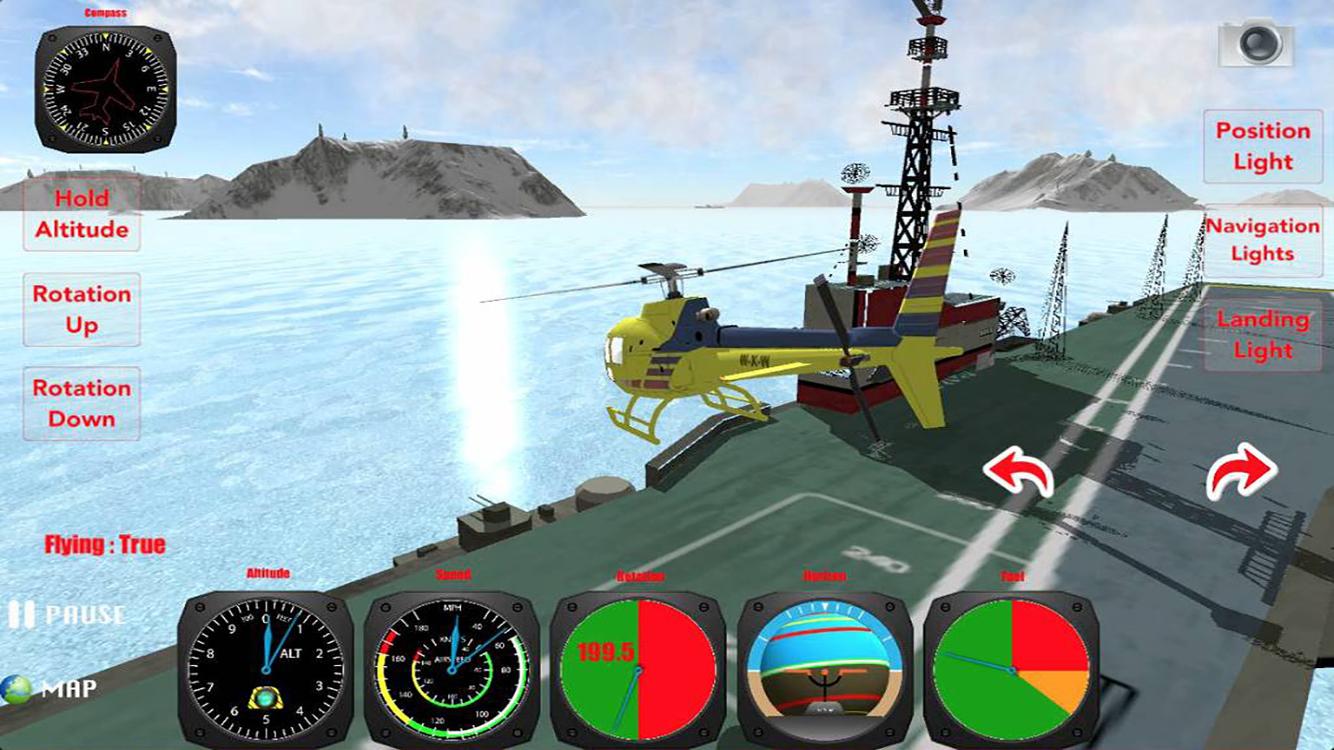Switch on the Landing Light

[1262, 335]
